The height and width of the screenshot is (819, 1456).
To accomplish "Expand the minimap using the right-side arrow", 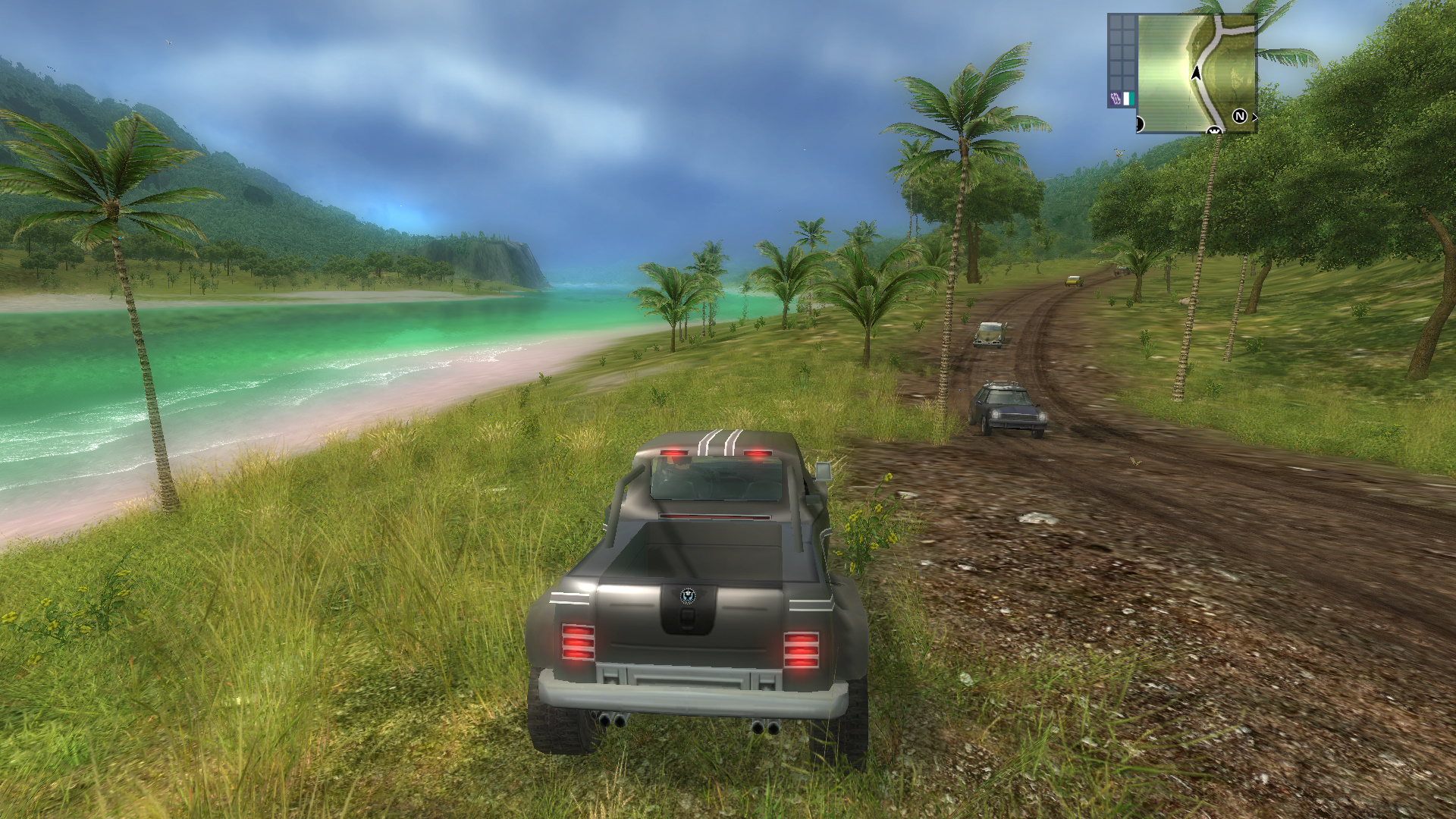I will pos(1254,117).
